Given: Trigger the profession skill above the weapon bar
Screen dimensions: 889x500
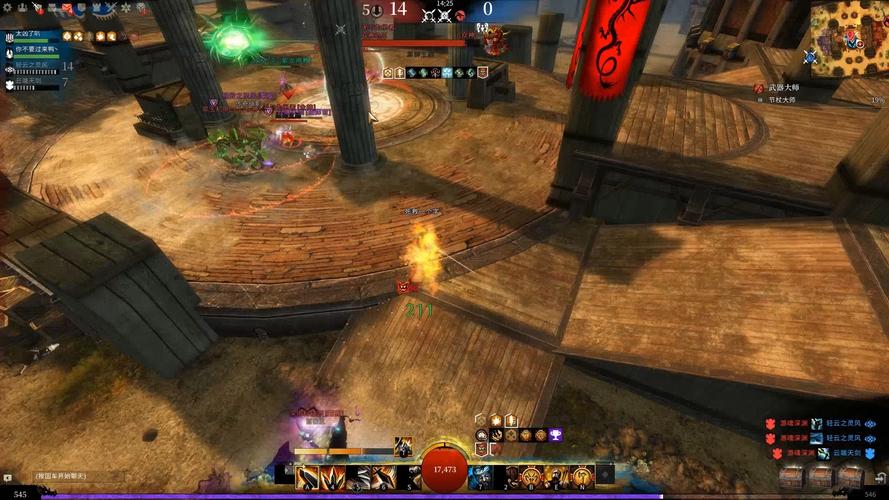Looking at the screenshot, I should pyautogui.click(x=403, y=447).
